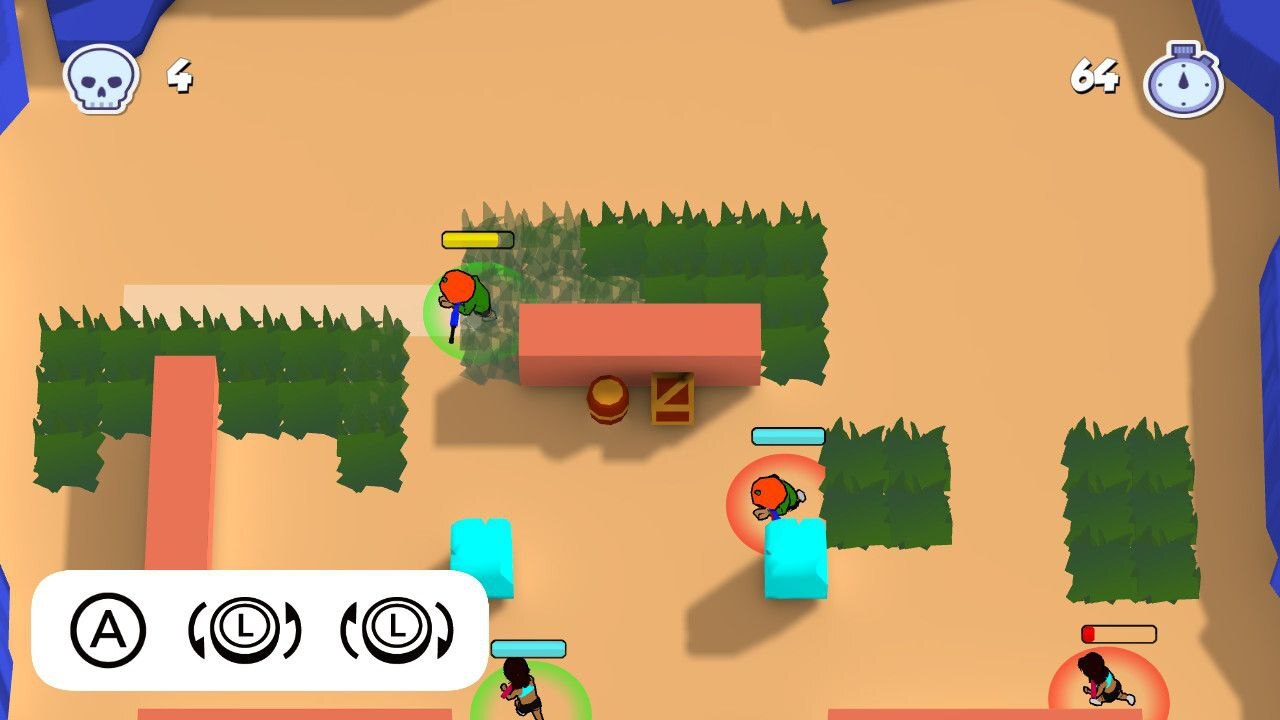Expand the timer showing 64 seconds
This screenshot has width=1280, height=720.
[x=1097, y=72]
